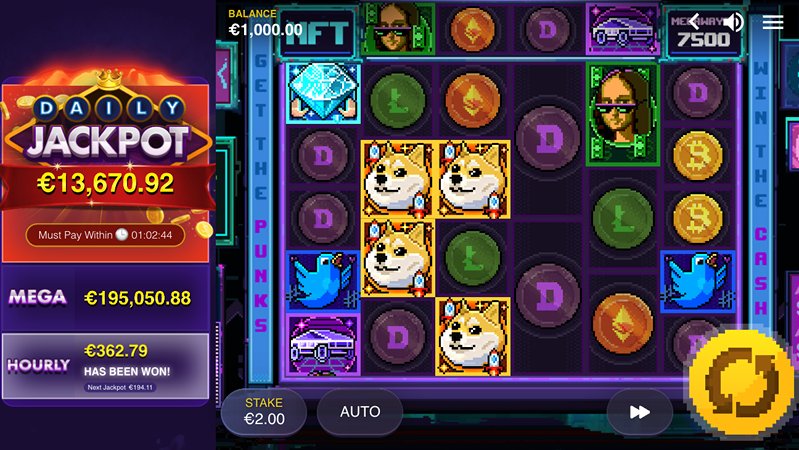The width and height of the screenshot is (799, 450).
Task: Toggle the sound speaker icon
Action: [x=734, y=22]
